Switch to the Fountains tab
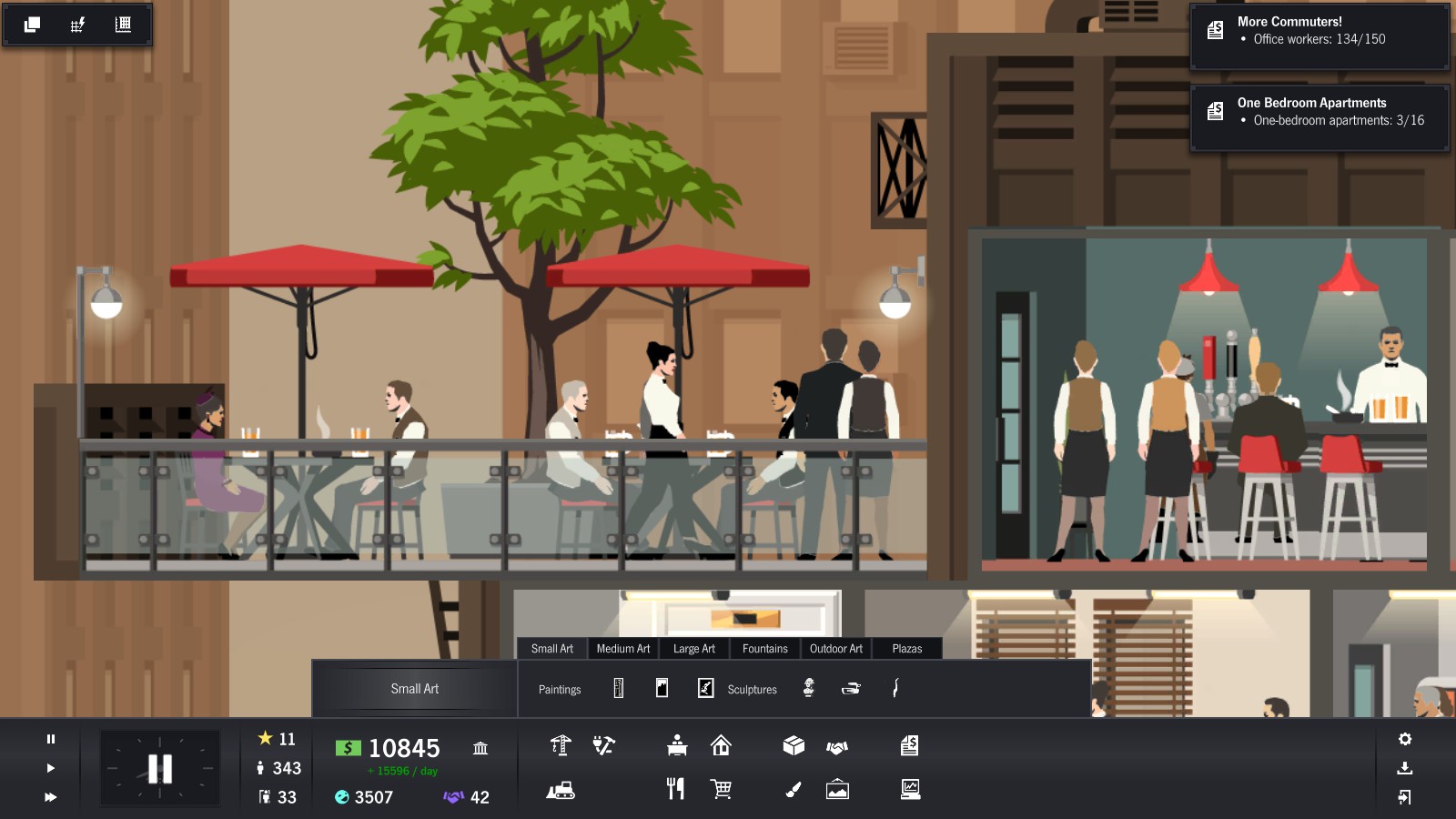The height and width of the screenshot is (819, 1456). (x=764, y=649)
